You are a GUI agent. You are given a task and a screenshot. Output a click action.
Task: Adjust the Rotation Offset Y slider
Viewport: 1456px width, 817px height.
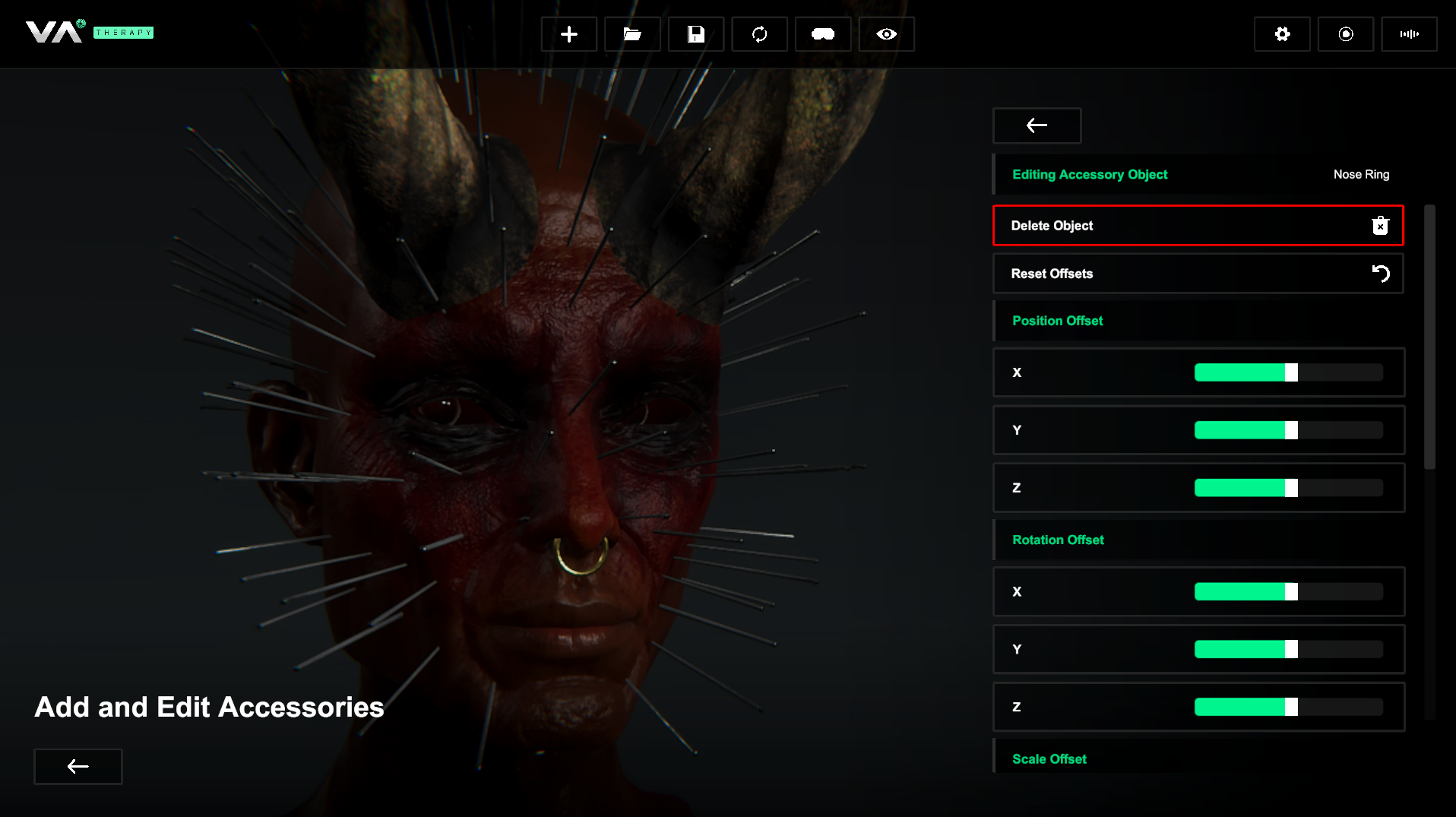pos(1289,649)
